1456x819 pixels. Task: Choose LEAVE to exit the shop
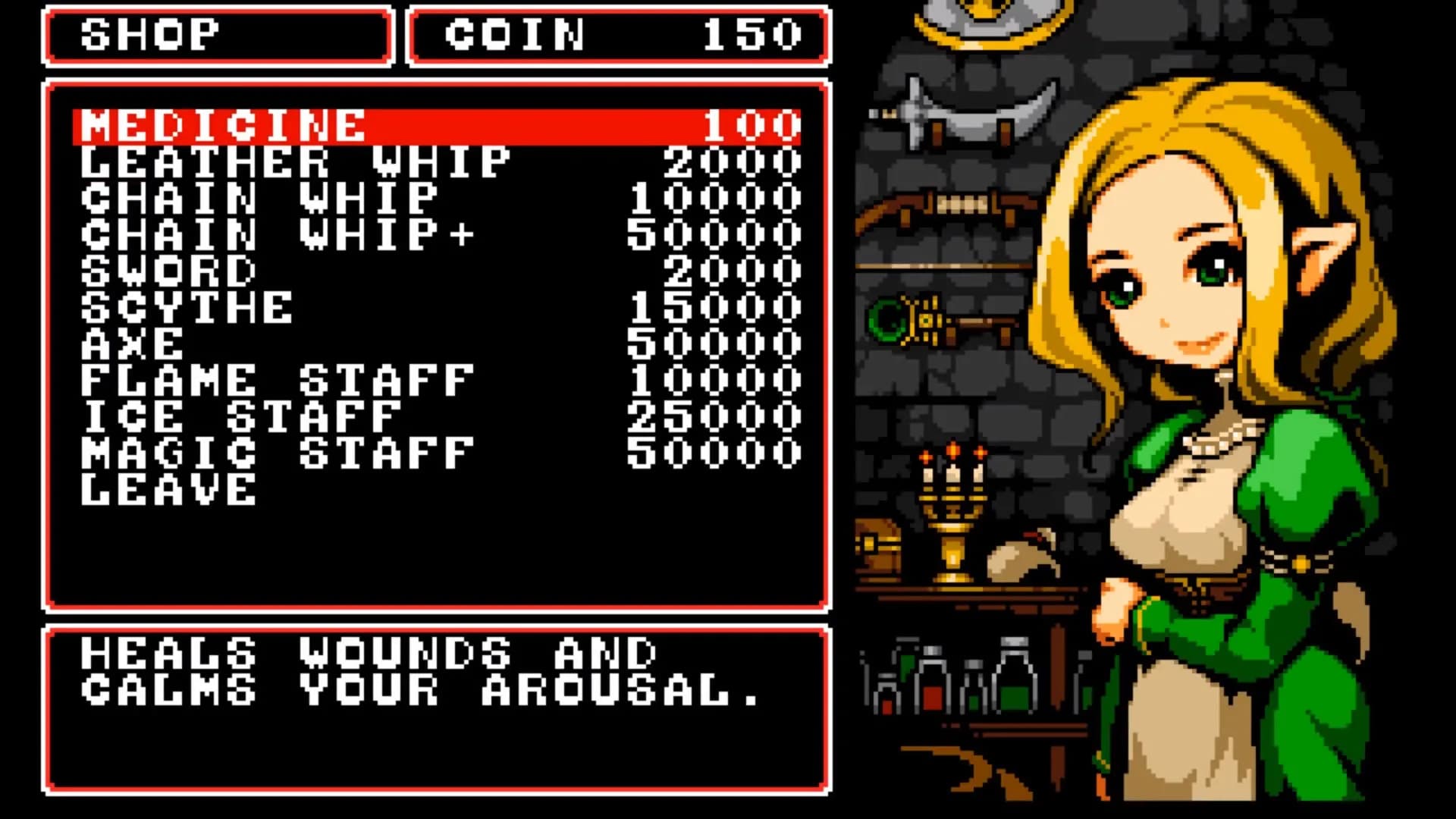coord(167,489)
